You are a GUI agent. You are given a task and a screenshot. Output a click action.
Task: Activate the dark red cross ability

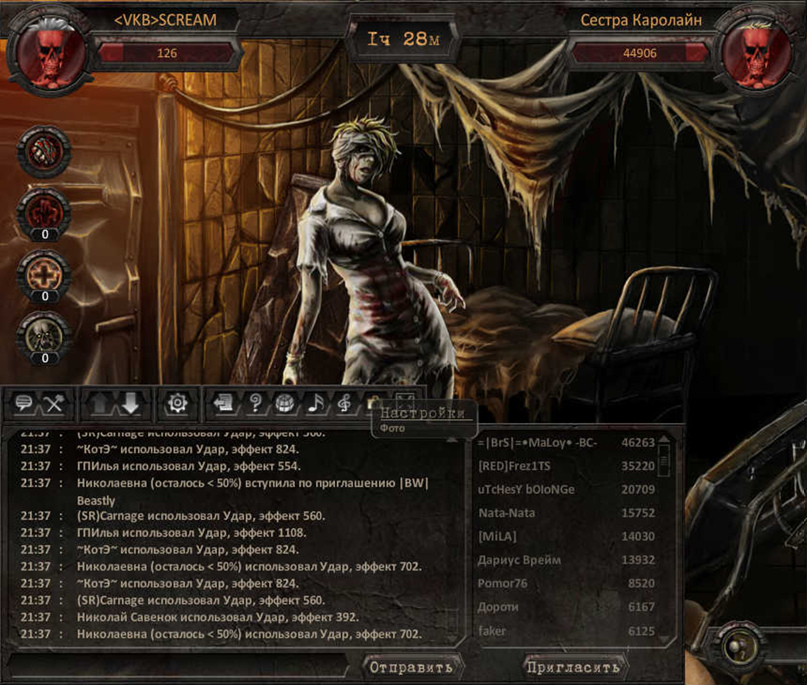tap(44, 211)
